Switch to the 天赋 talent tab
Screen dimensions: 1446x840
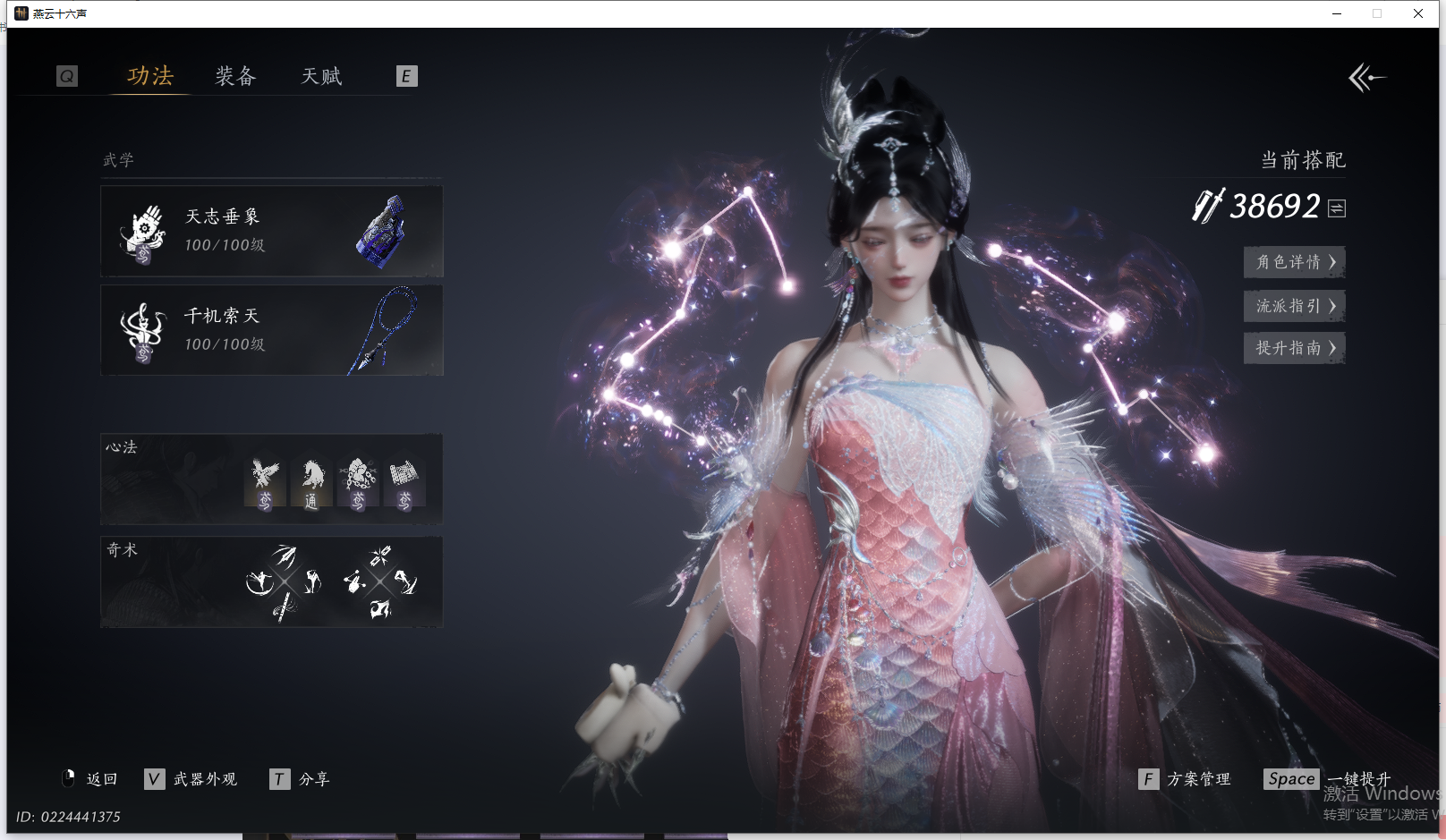click(321, 76)
